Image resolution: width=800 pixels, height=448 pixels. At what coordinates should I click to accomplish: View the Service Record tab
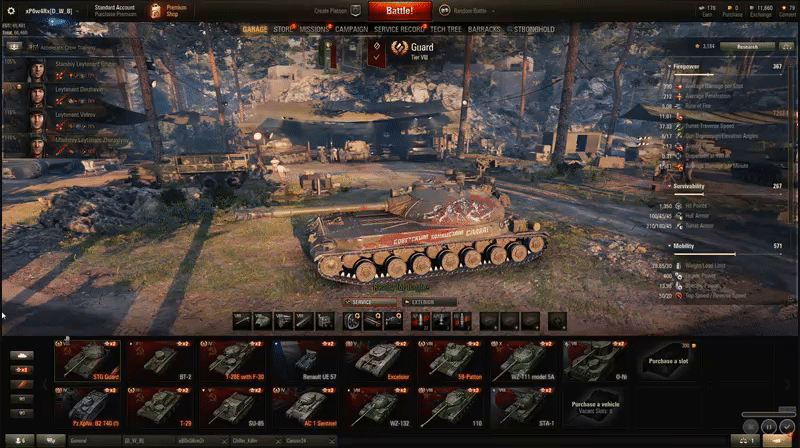[x=399, y=30]
